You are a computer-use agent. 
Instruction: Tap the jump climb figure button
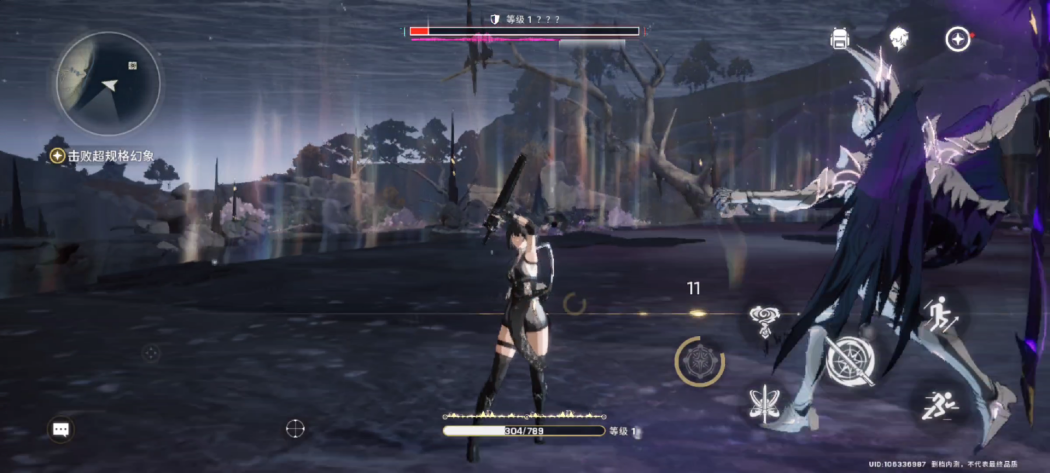940,316
